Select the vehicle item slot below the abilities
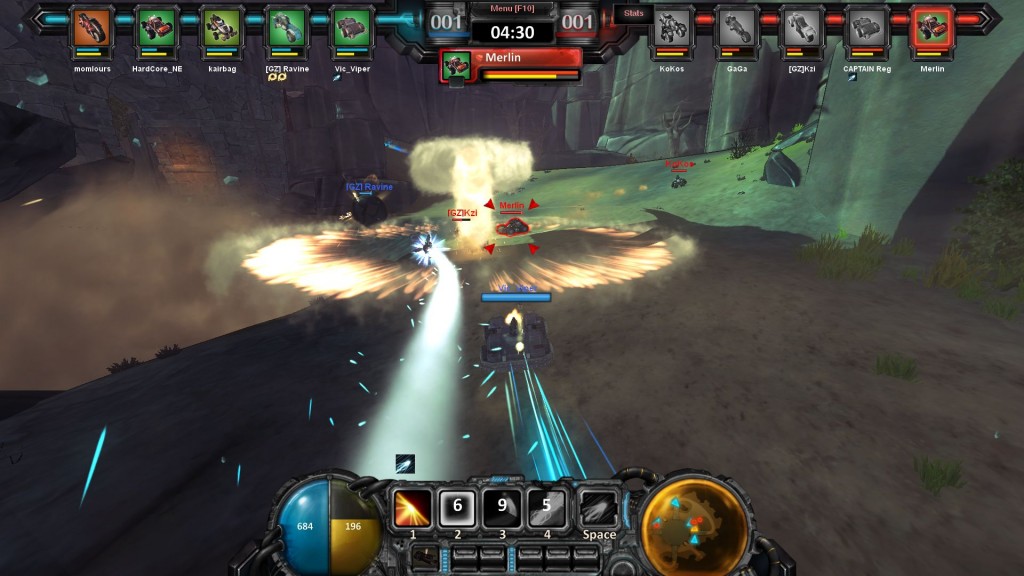 tap(426, 558)
